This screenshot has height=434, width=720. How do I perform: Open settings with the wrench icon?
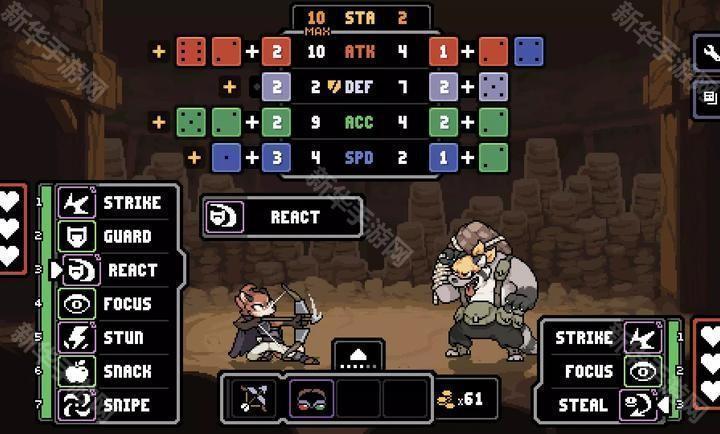710,53
